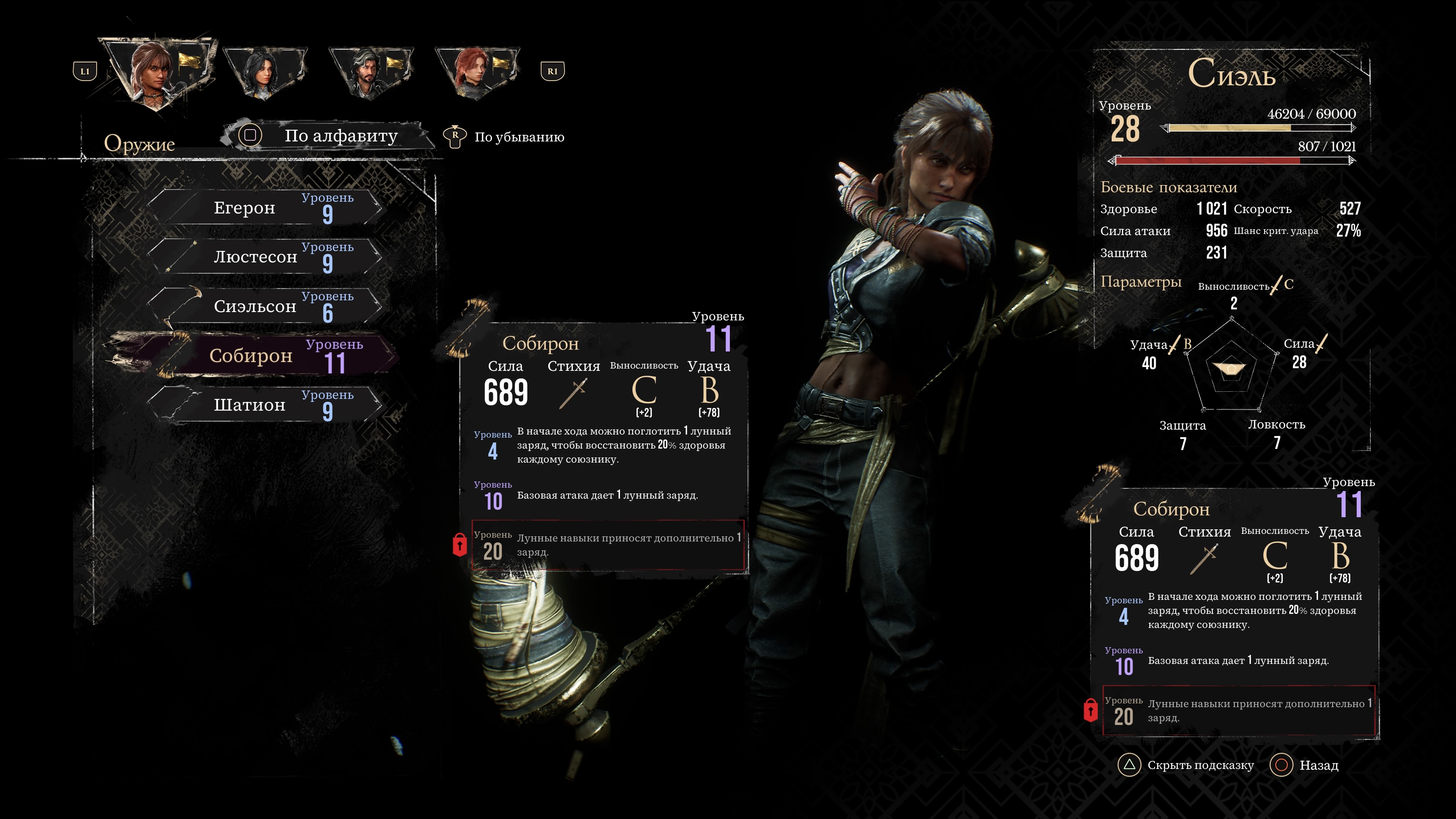Choose the Шатион weapon entry
The image size is (1456, 819).
click(x=266, y=405)
